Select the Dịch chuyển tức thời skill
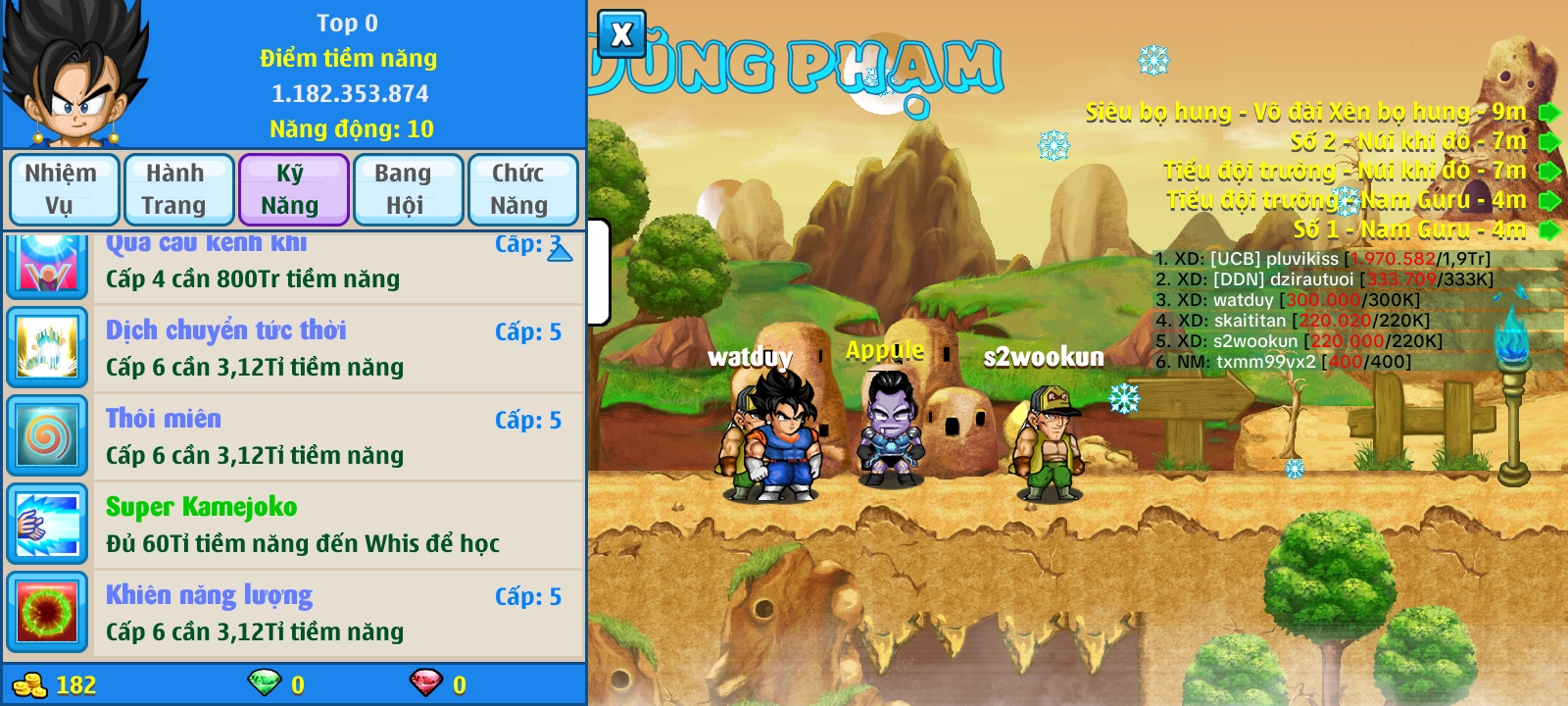The width and height of the screenshot is (1568, 706). 333,348
